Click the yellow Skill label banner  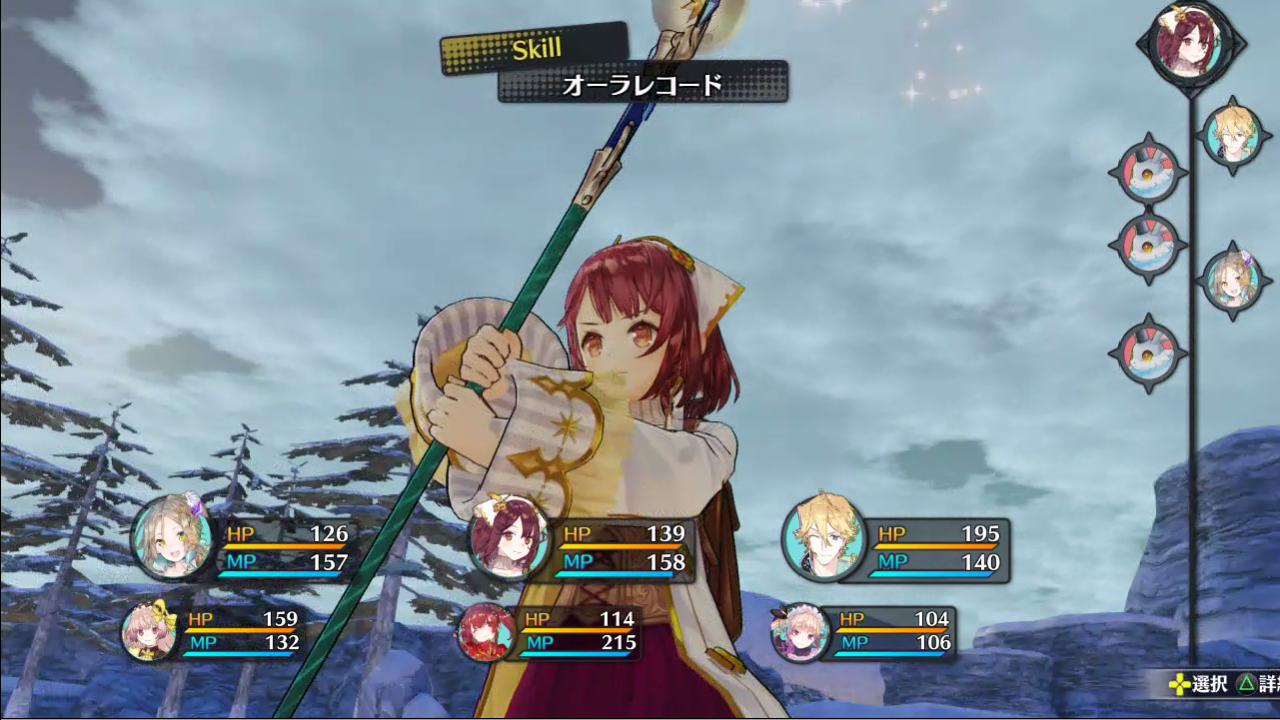coord(535,49)
